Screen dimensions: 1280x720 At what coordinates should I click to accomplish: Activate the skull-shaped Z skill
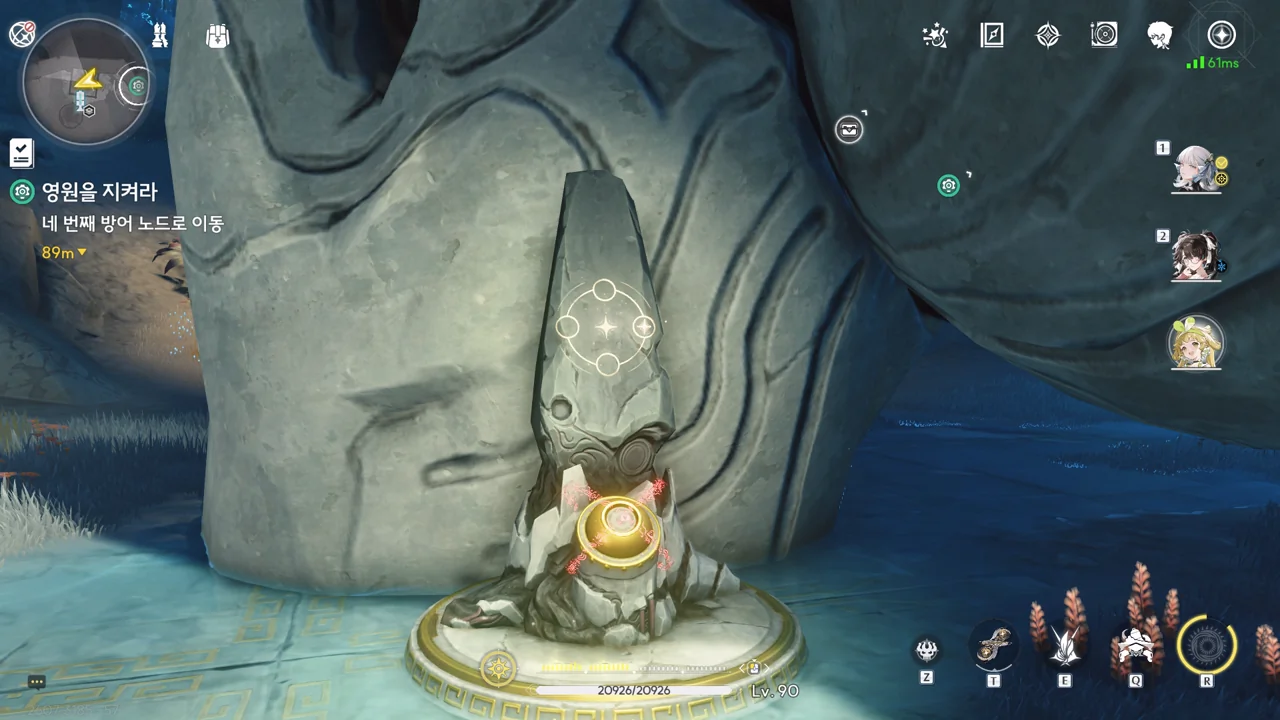[927, 650]
